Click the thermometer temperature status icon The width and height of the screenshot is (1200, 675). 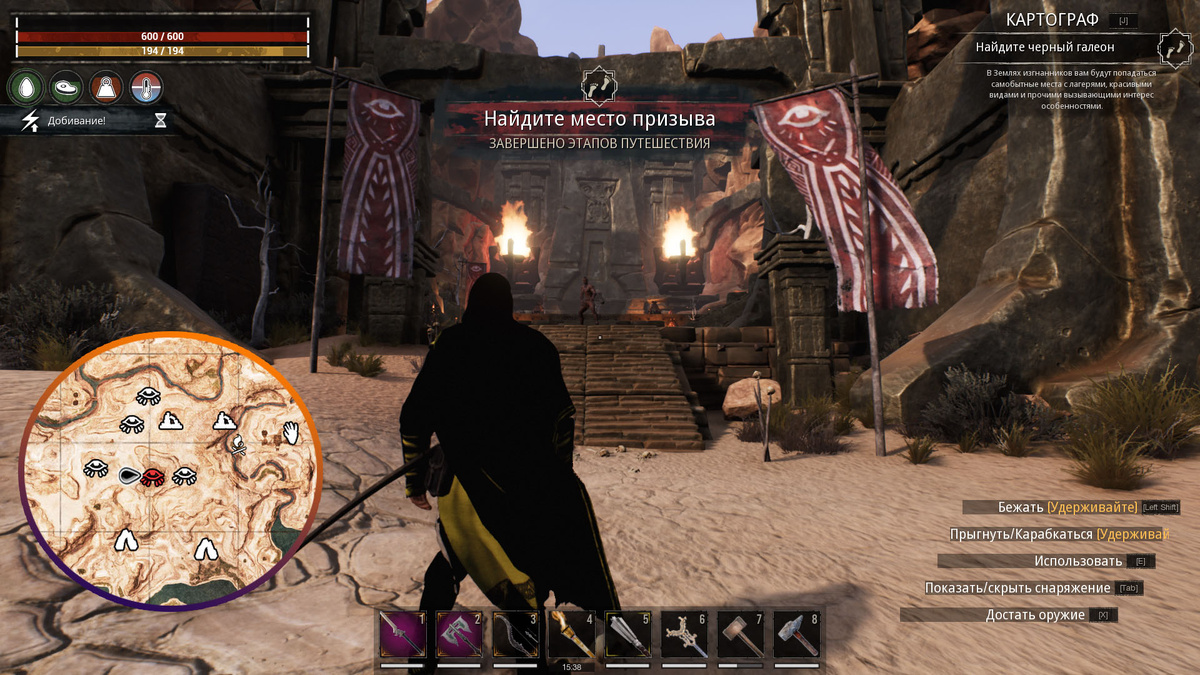pos(146,88)
